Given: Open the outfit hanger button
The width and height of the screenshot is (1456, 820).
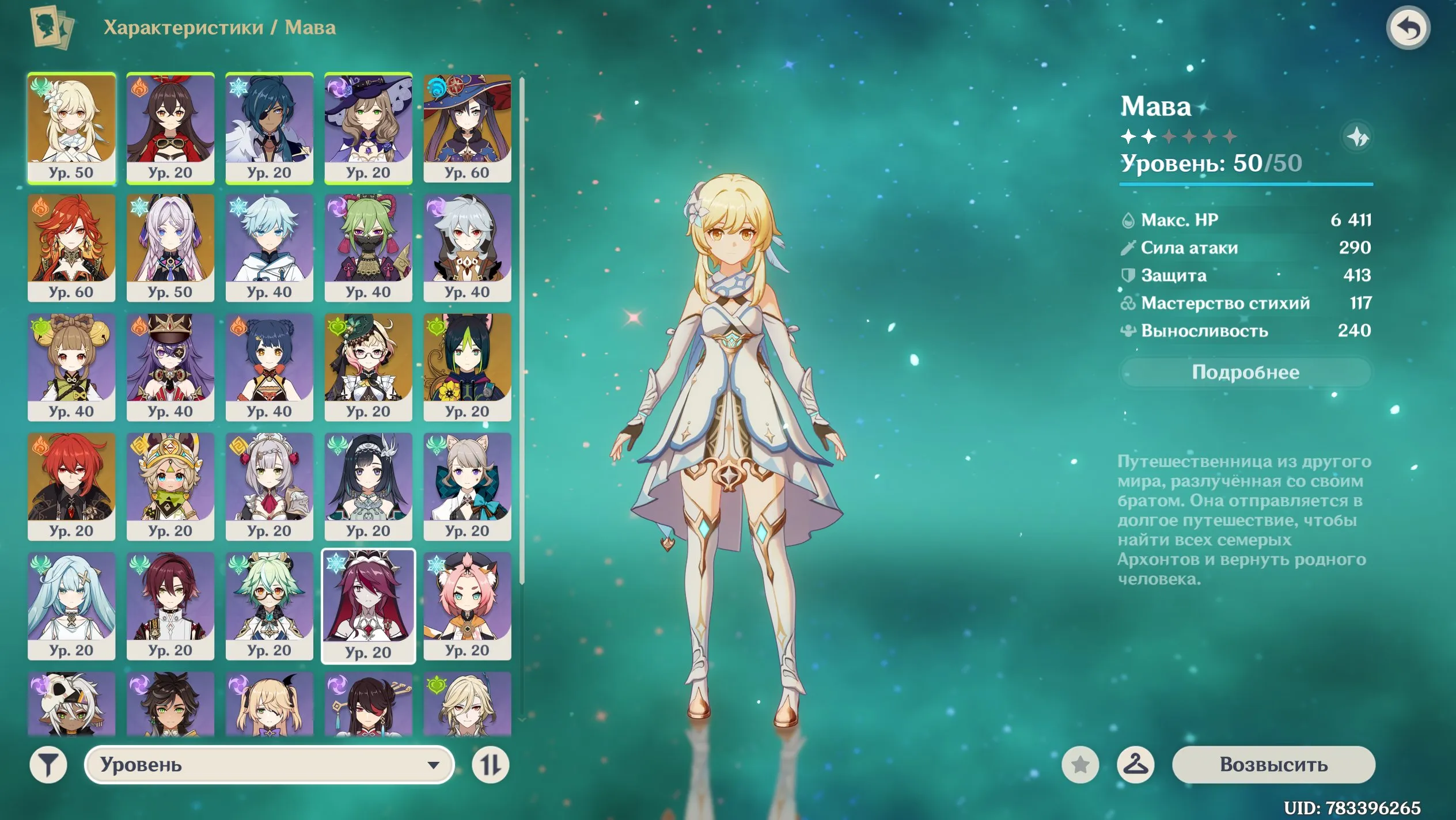Looking at the screenshot, I should 1135,765.
